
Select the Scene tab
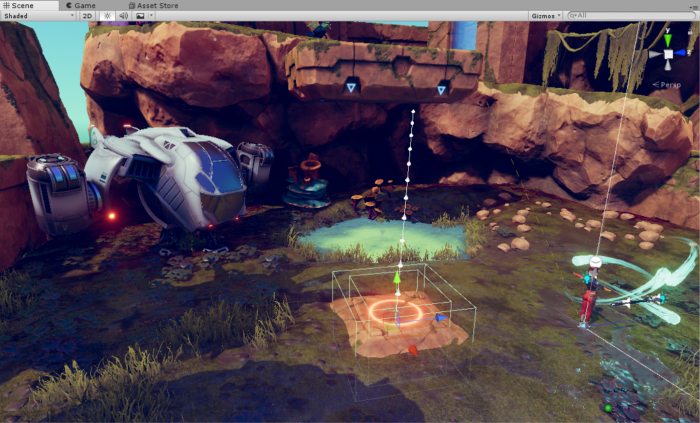(19, 5)
